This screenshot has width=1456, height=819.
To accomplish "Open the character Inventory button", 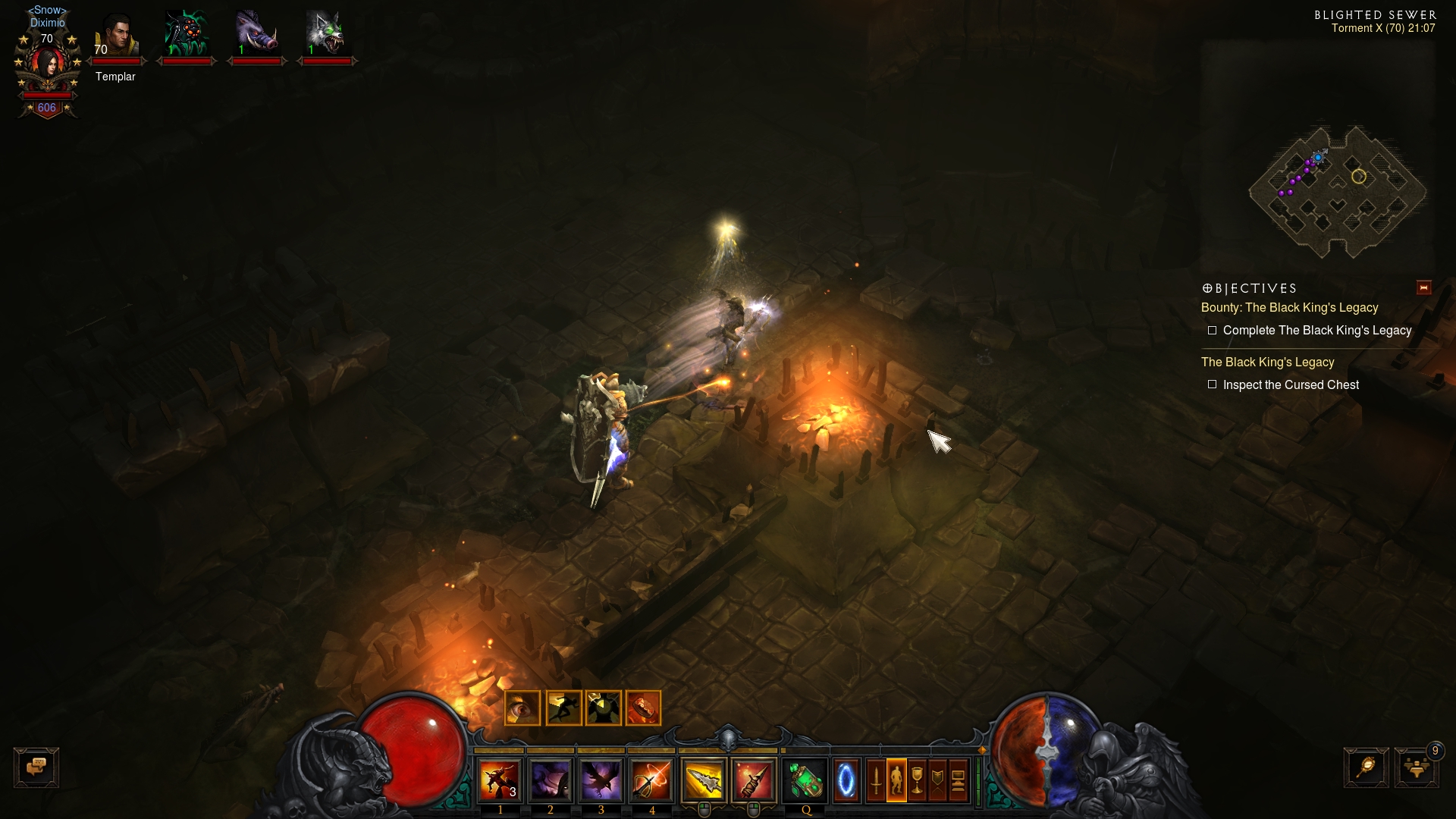I will [x=896, y=780].
